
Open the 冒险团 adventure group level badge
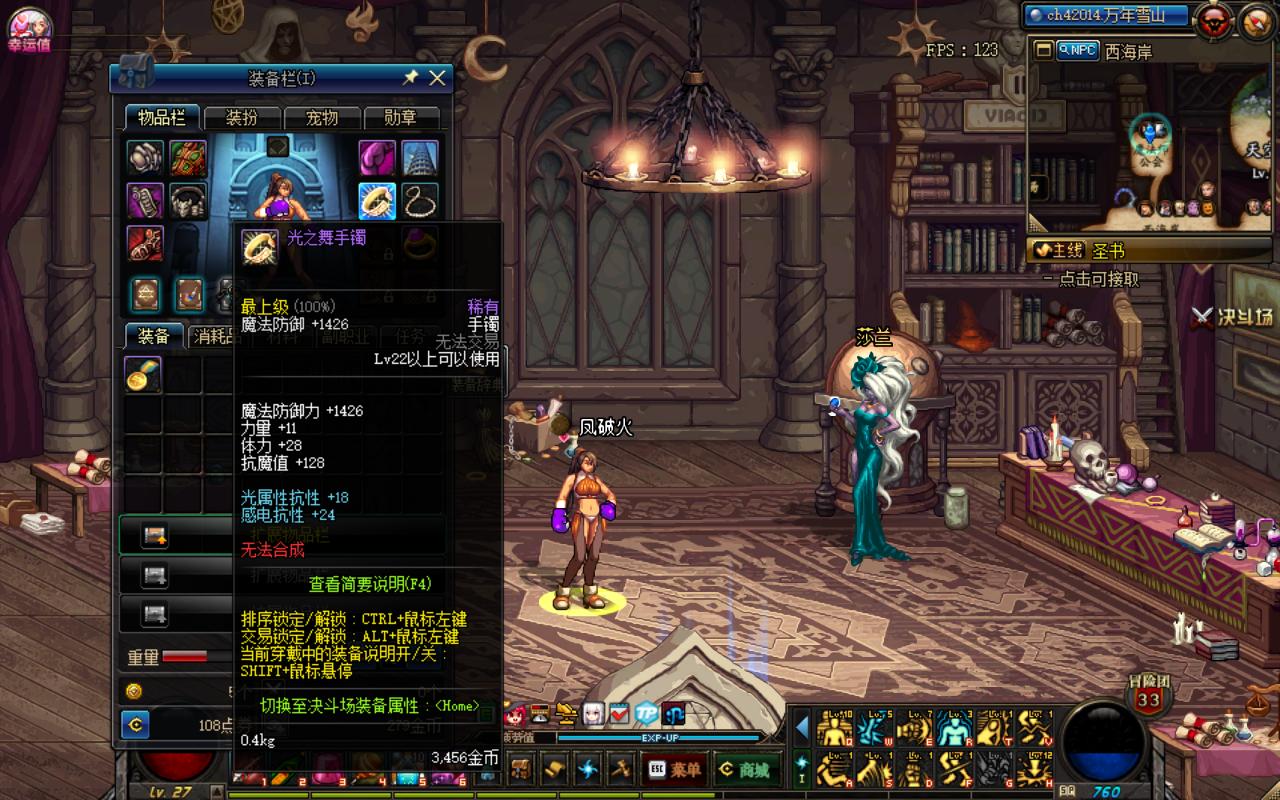coord(1148,696)
